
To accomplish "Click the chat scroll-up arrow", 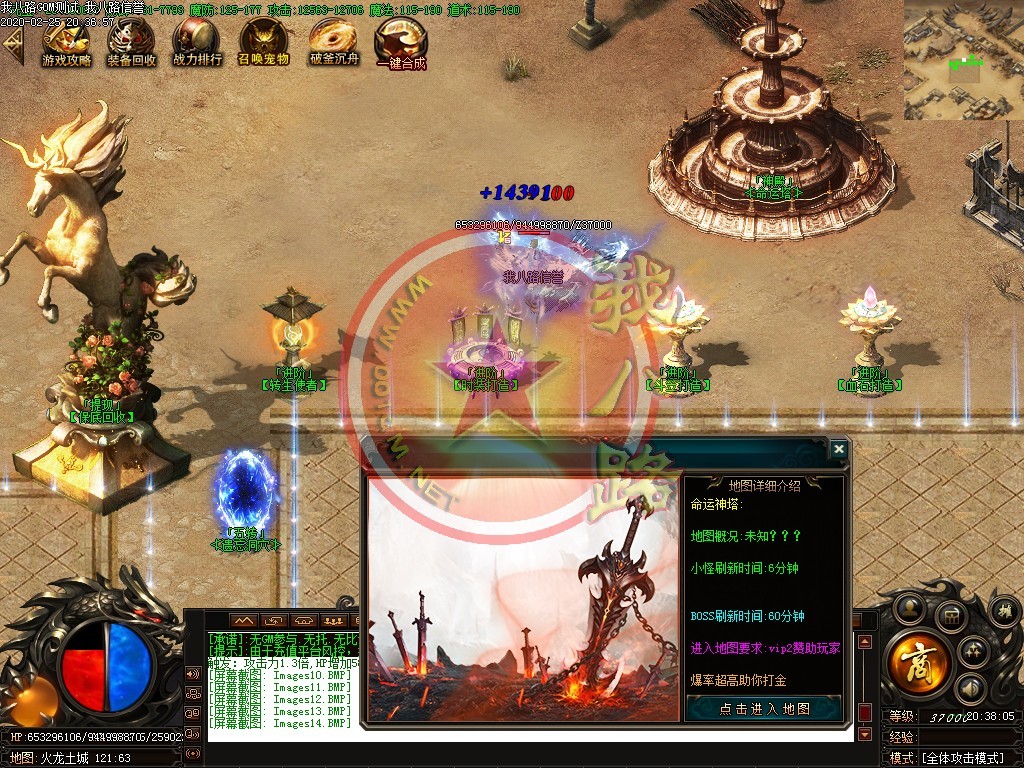I will [x=865, y=642].
